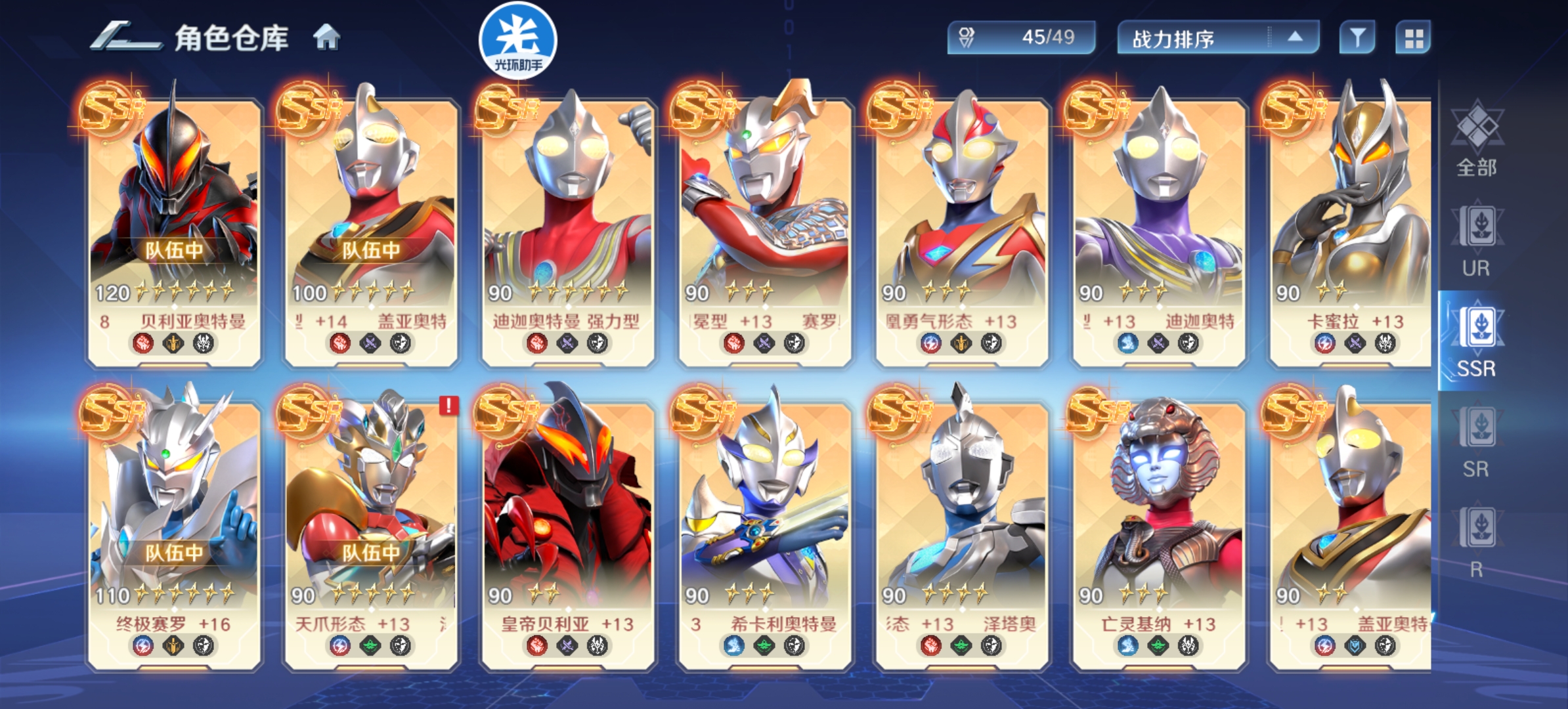The image size is (1568, 709).
Task: Go back from the 角色仓库 screen
Action: (x=125, y=37)
